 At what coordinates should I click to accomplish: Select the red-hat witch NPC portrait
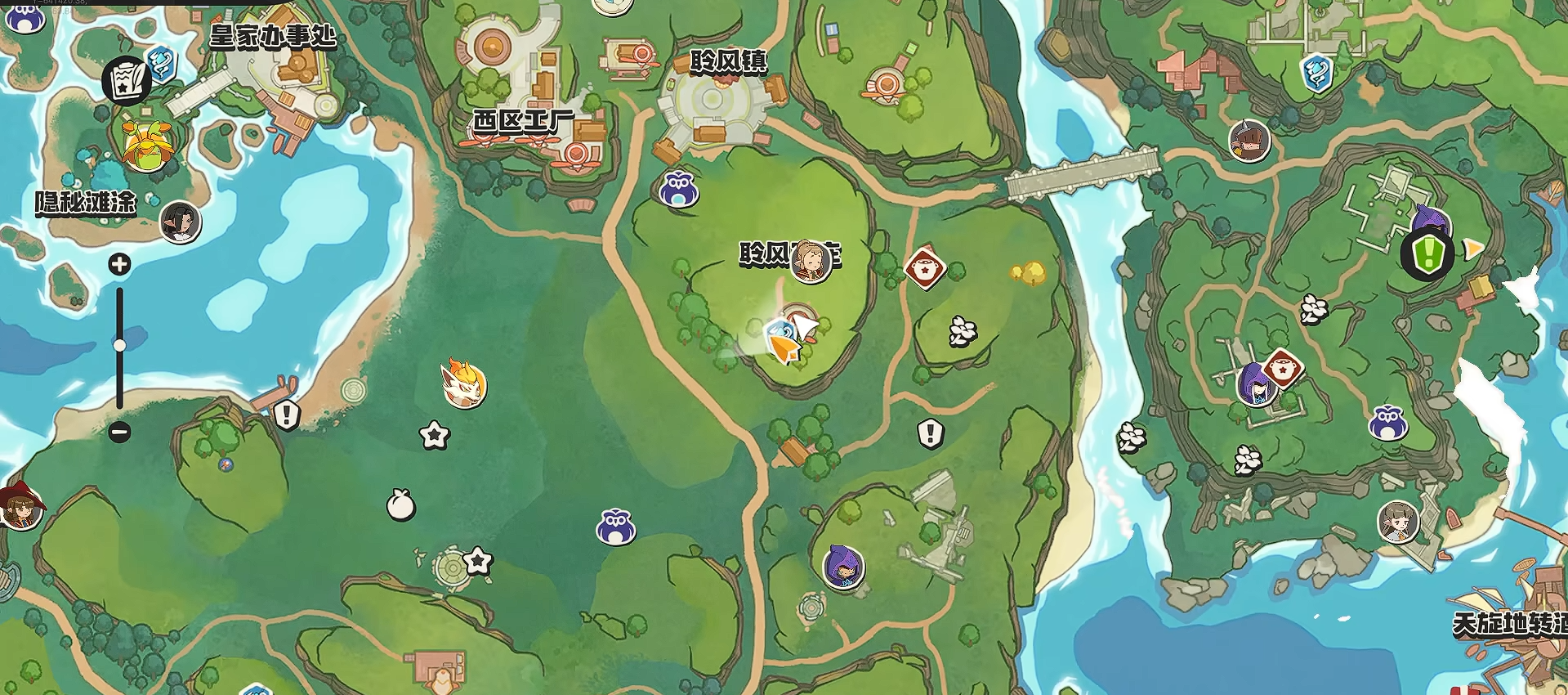(x=20, y=507)
